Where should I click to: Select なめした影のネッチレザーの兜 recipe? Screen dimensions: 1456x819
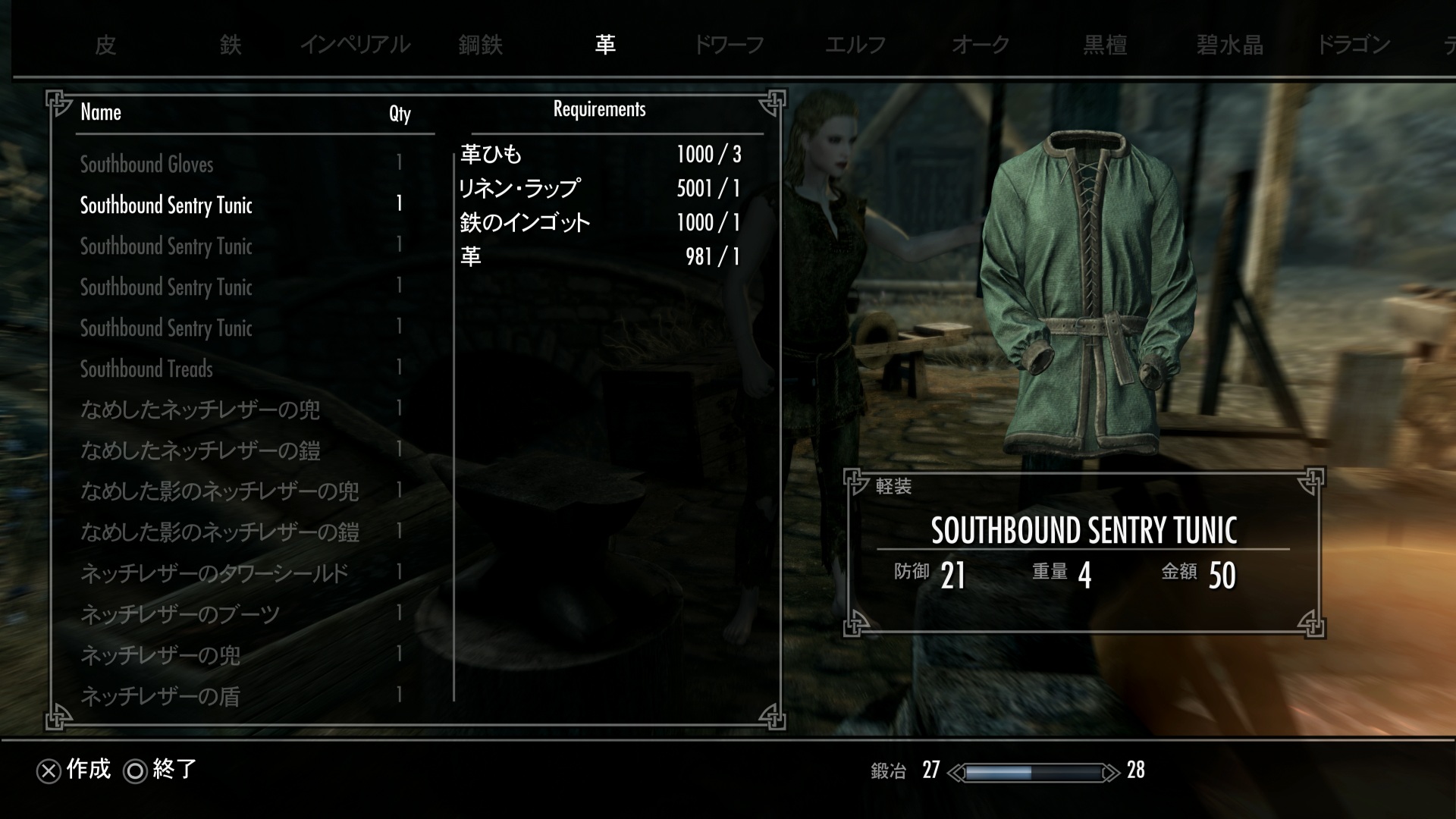(x=220, y=492)
